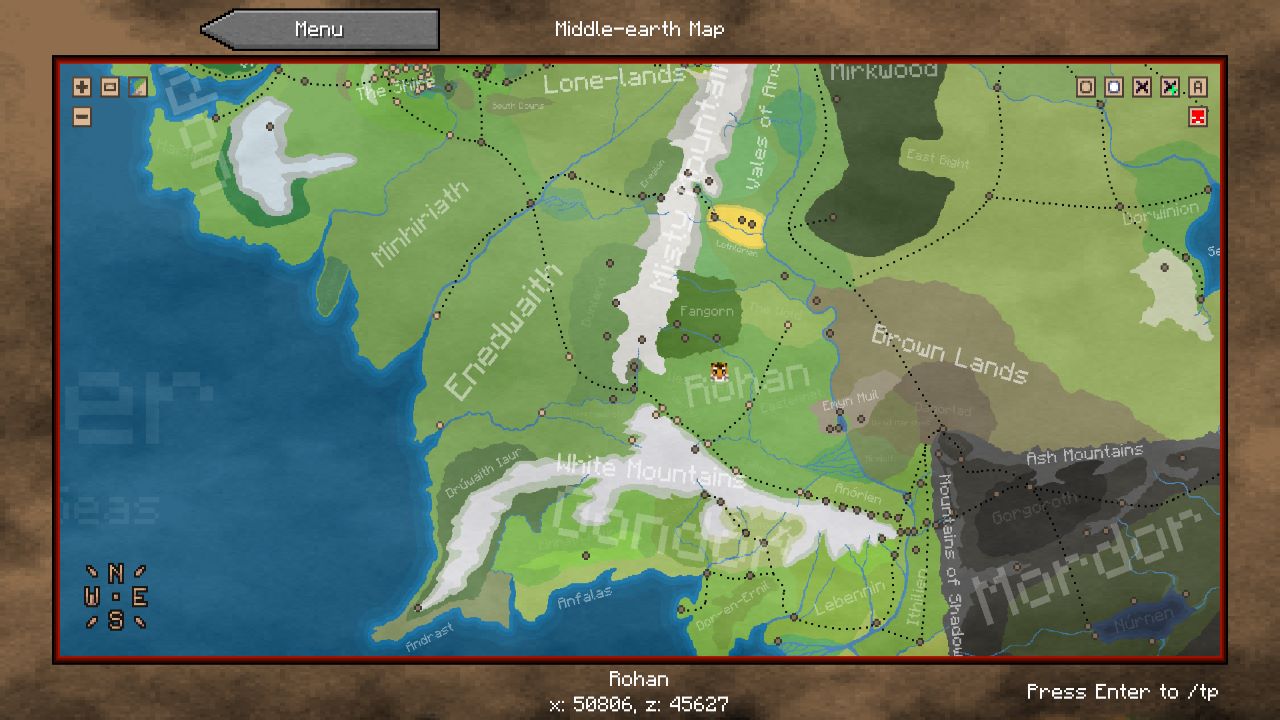Toggle the rectangle fullscreen map button

(110, 87)
